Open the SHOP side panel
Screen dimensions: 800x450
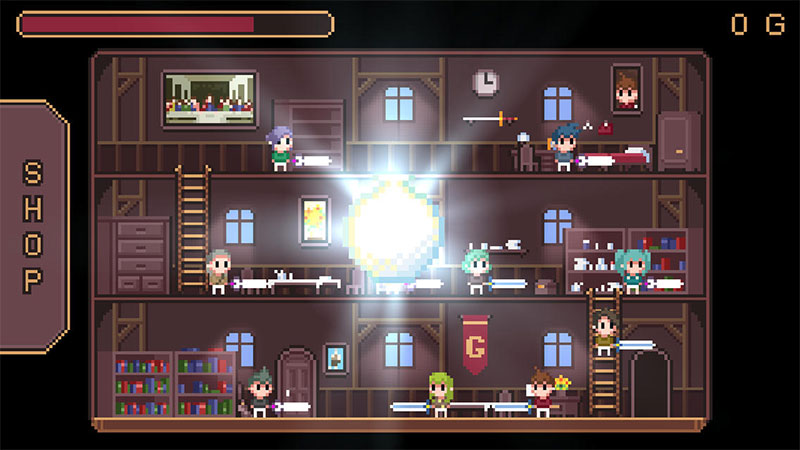32,226
